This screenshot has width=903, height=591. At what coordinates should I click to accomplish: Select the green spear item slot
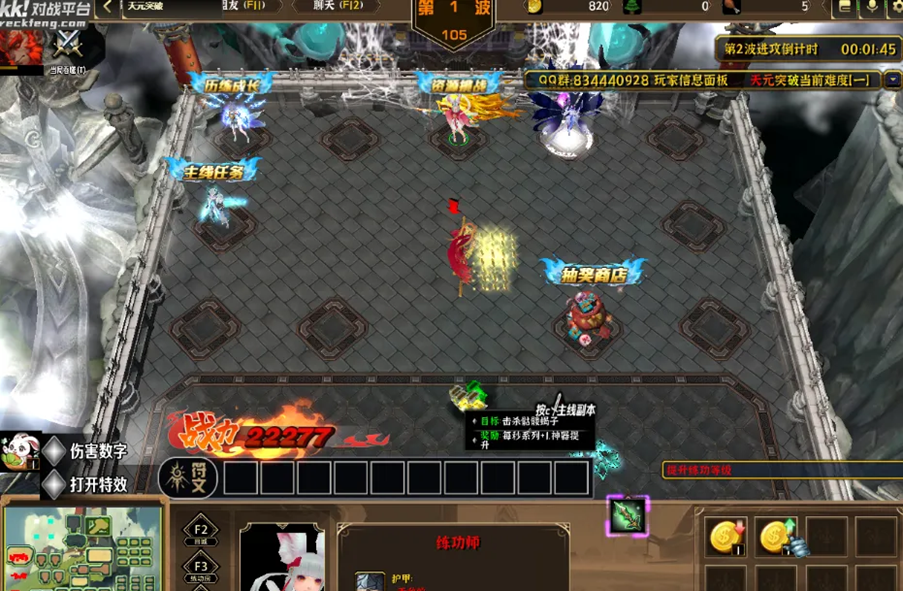click(x=627, y=516)
